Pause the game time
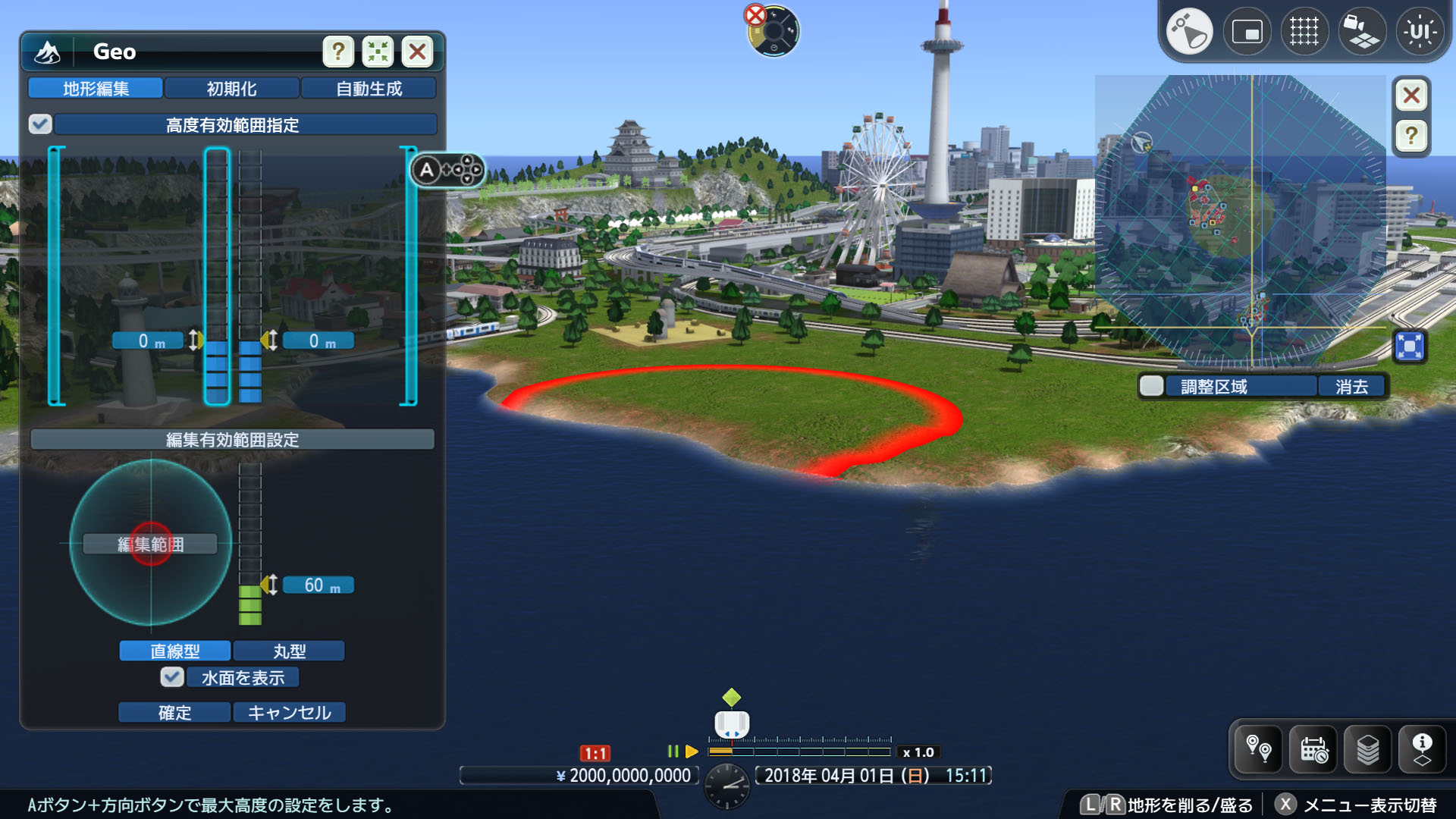Viewport: 1456px width, 819px height. coord(673,752)
